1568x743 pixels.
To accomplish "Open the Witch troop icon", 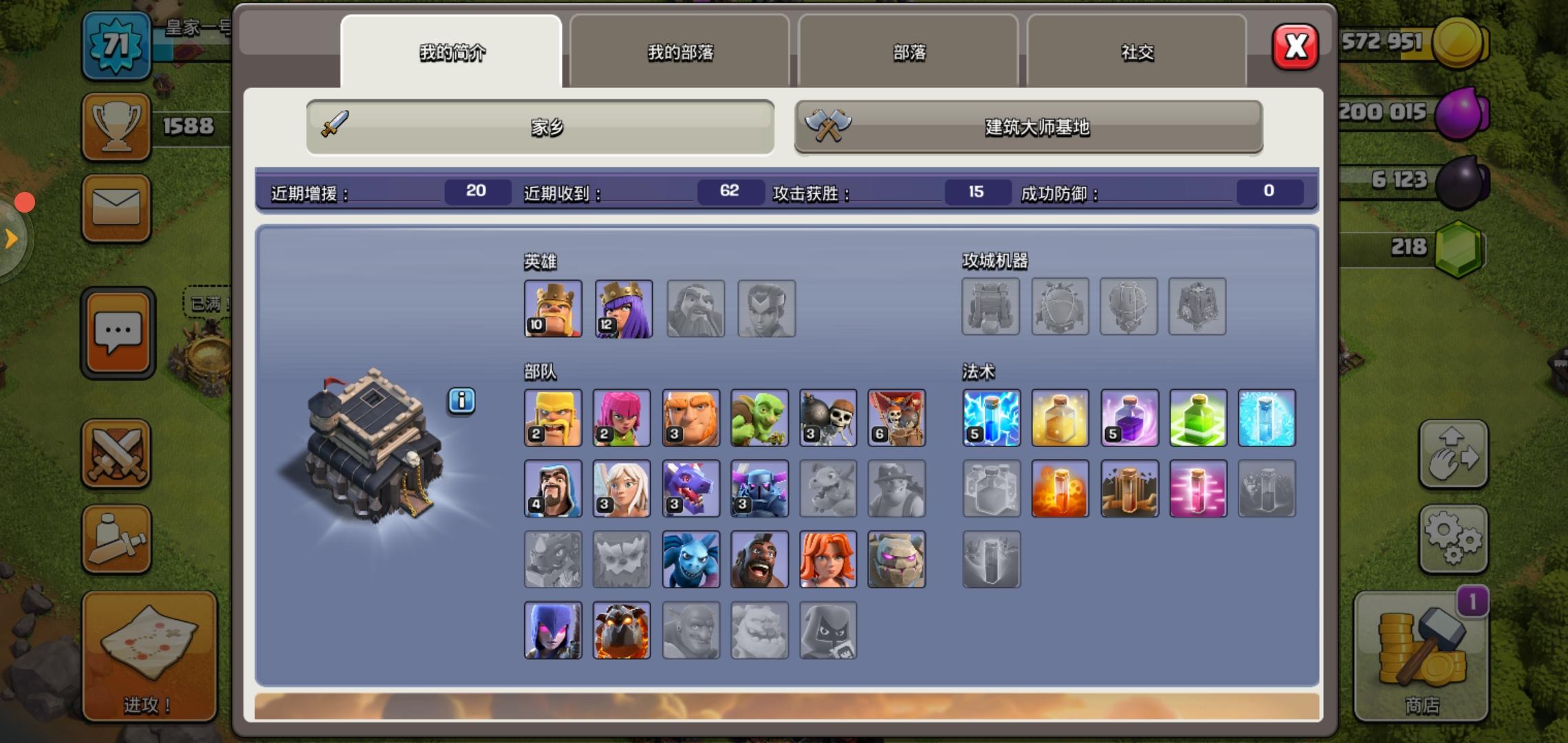I will tap(553, 629).
